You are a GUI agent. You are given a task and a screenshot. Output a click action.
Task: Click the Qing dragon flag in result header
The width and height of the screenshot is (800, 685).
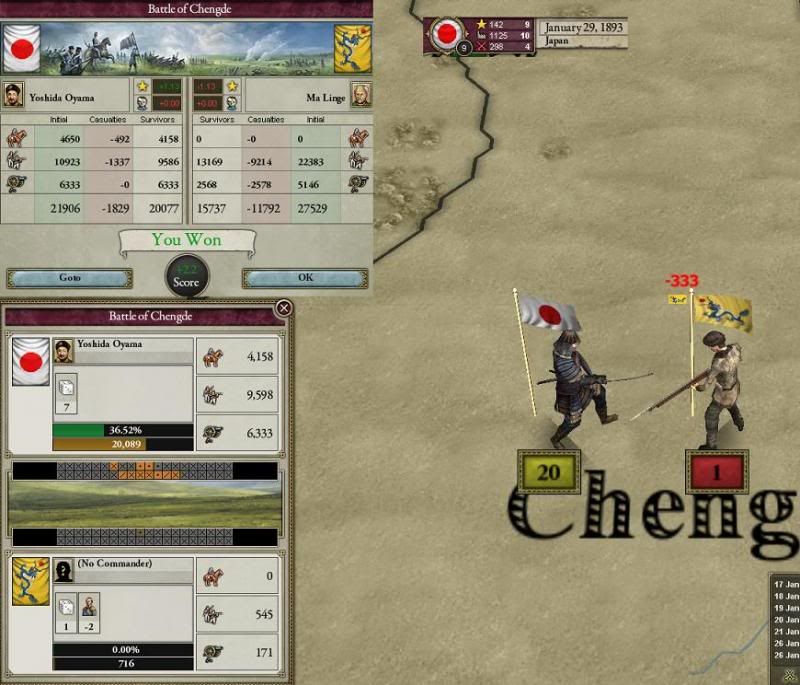pyautogui.click(x=352, y=47)
